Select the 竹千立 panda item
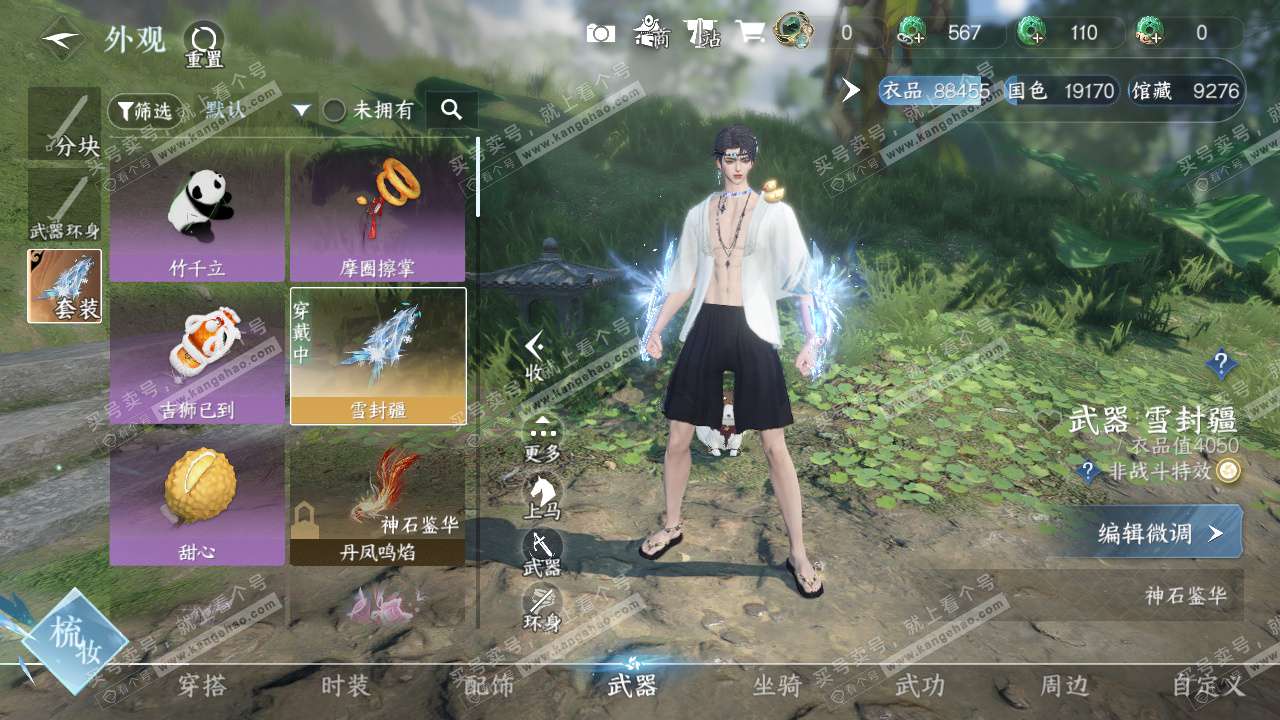Screen dimensions: 1280x720 coord(198,216)
